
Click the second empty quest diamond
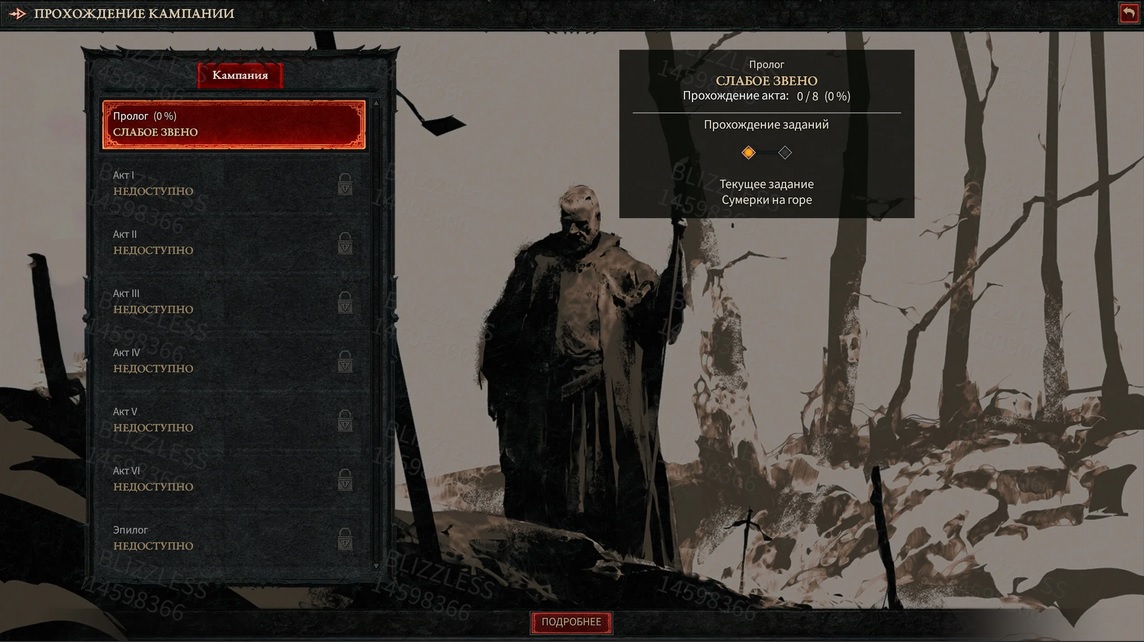[785, 153]
